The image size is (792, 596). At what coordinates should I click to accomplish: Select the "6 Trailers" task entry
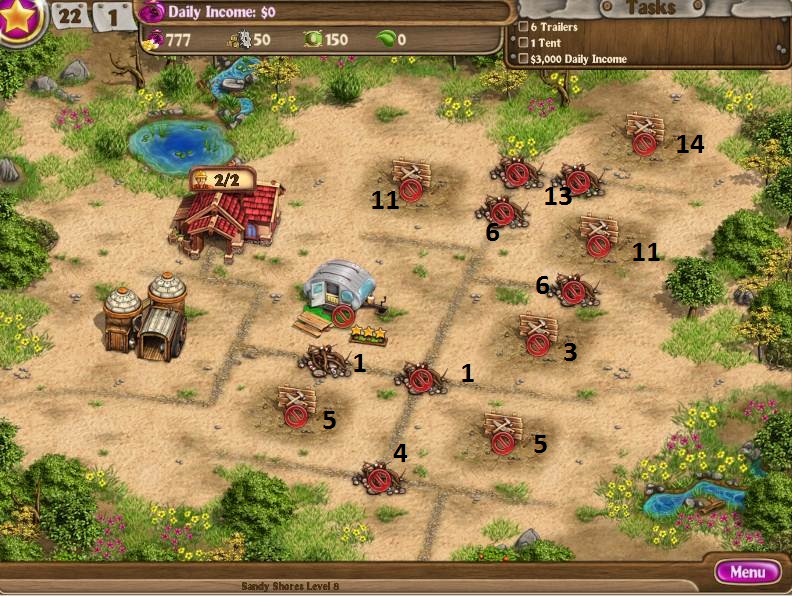[553, 27]
